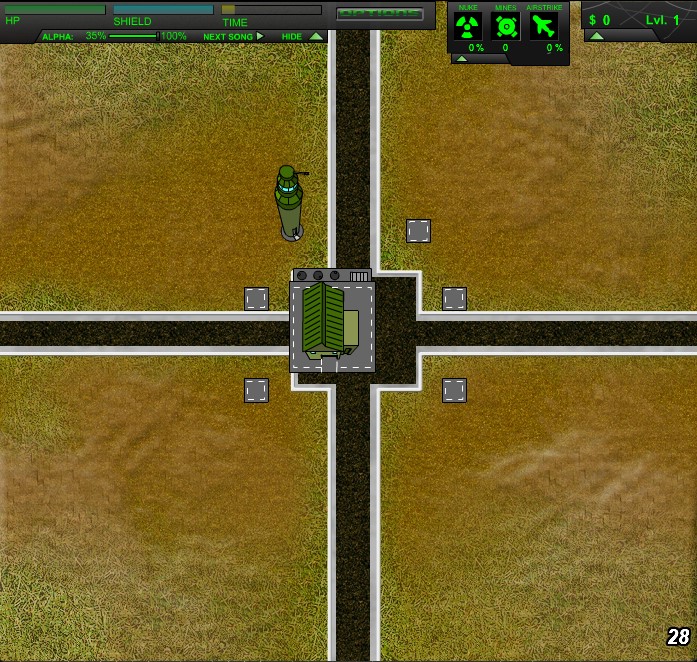Open the Options menu

click(380, 14)
